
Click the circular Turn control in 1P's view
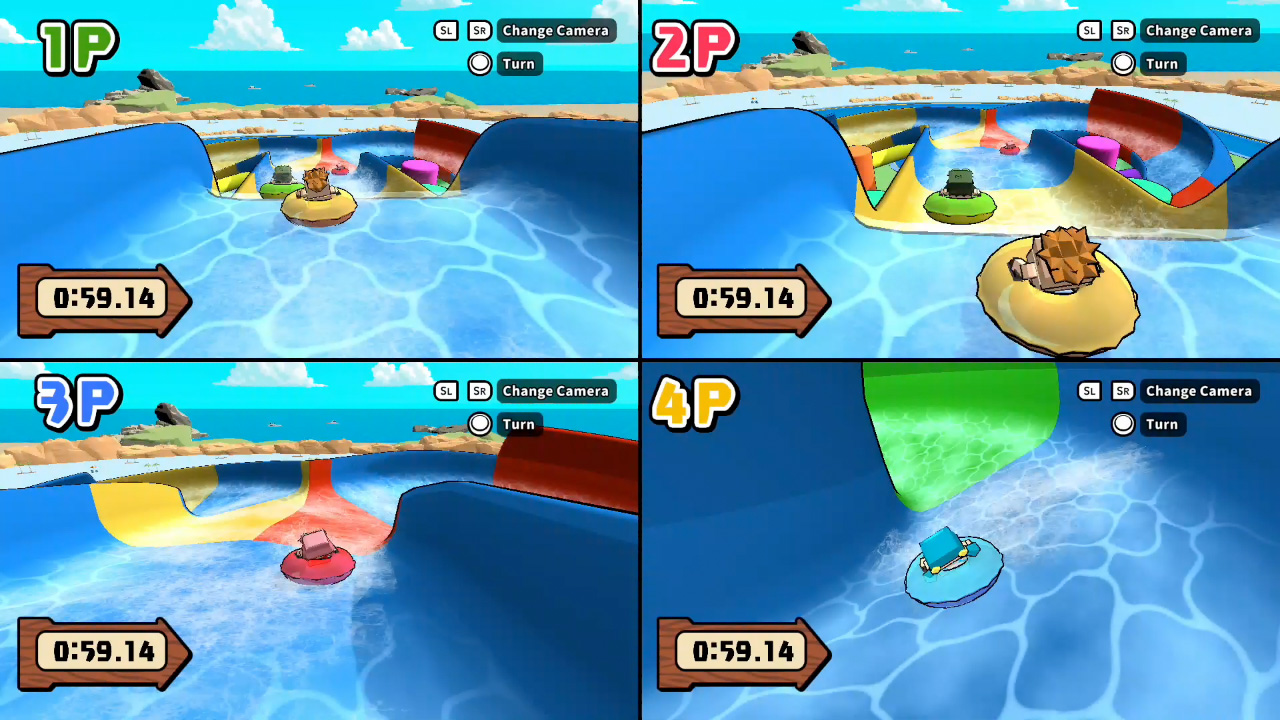tap(480, 63)
